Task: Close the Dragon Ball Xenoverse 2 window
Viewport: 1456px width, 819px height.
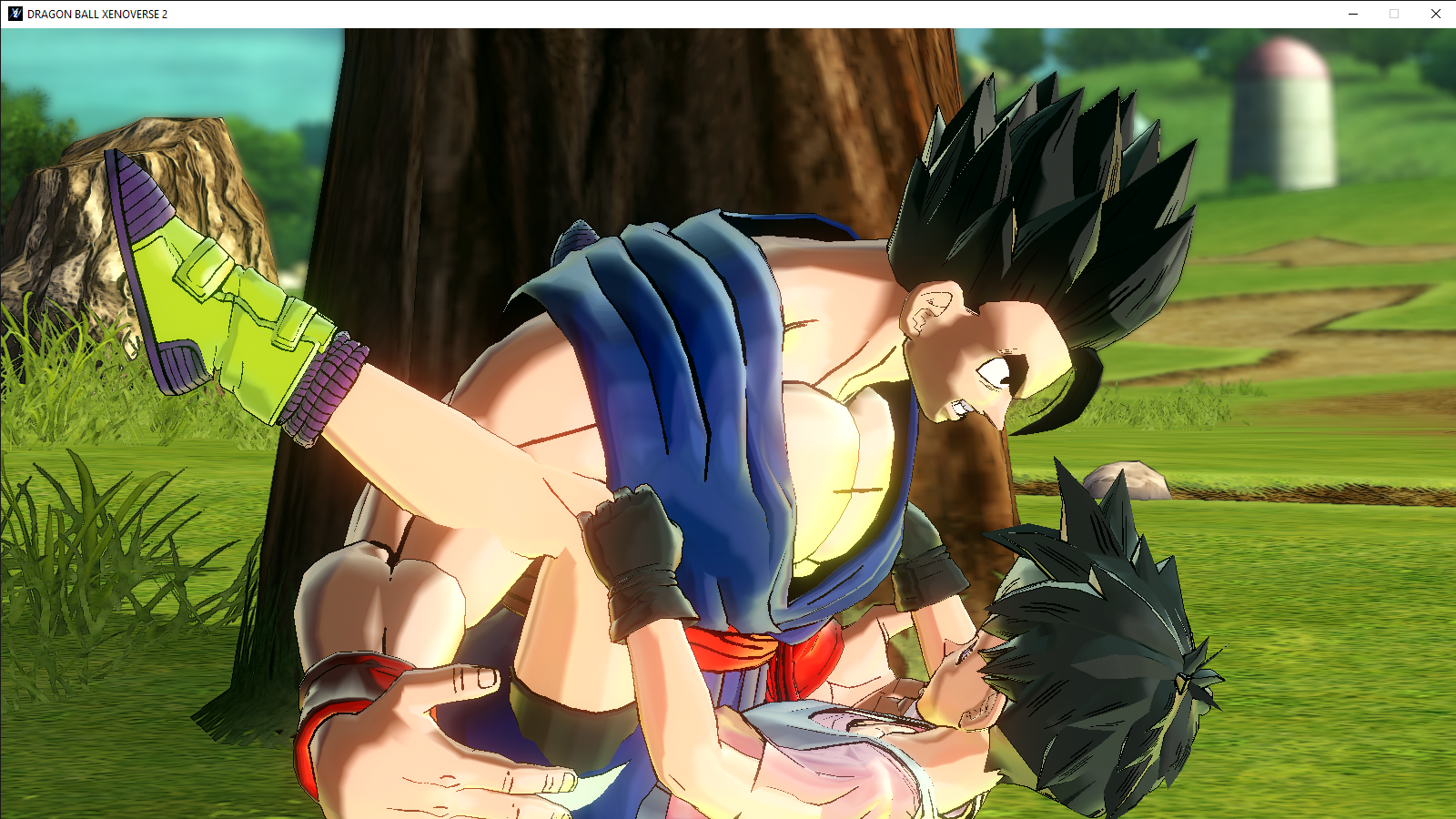Action: click(x=1435, y=14)
